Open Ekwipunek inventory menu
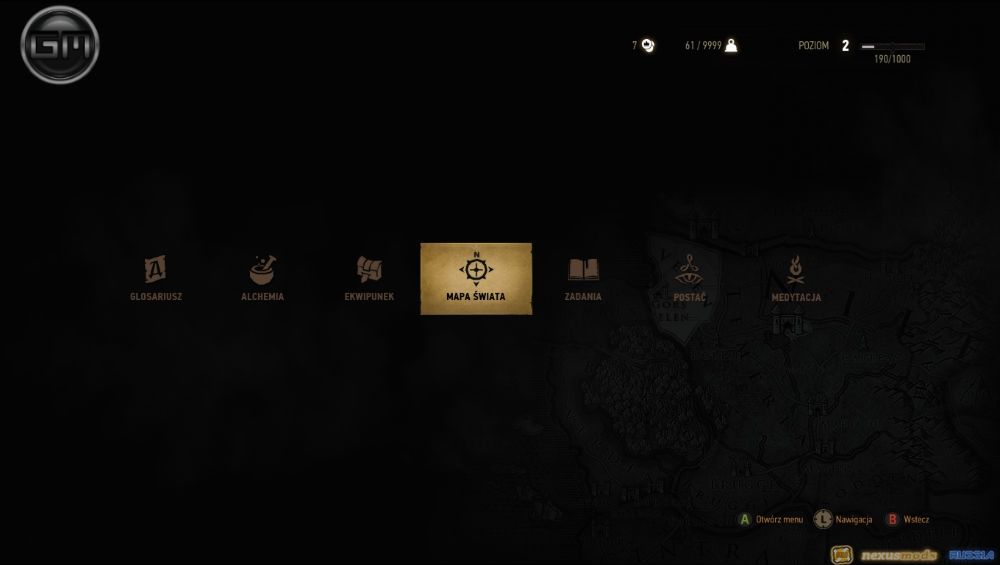 [369, 278]
